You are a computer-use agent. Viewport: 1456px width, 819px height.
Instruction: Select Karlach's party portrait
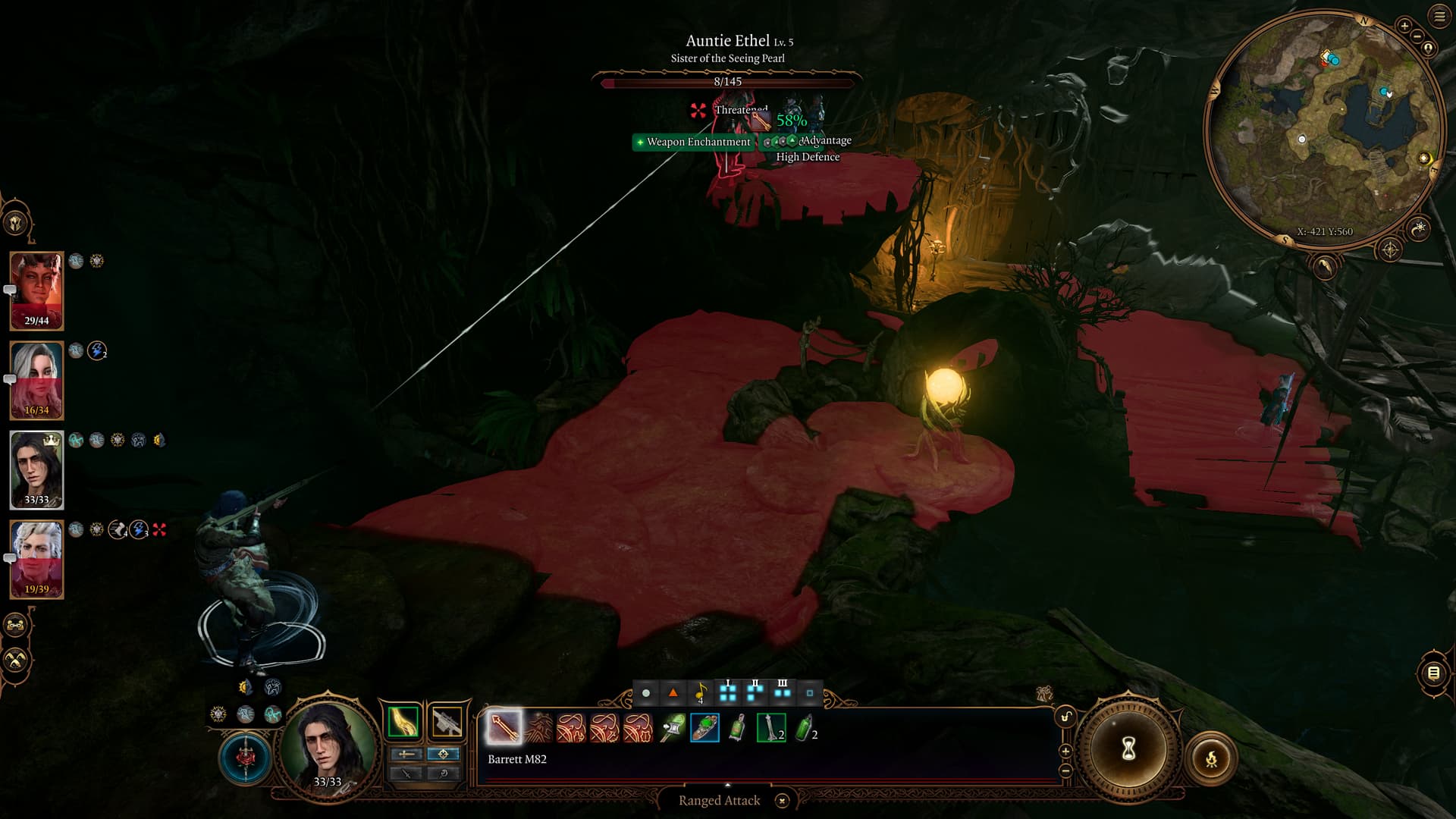(x=36, y=290)
